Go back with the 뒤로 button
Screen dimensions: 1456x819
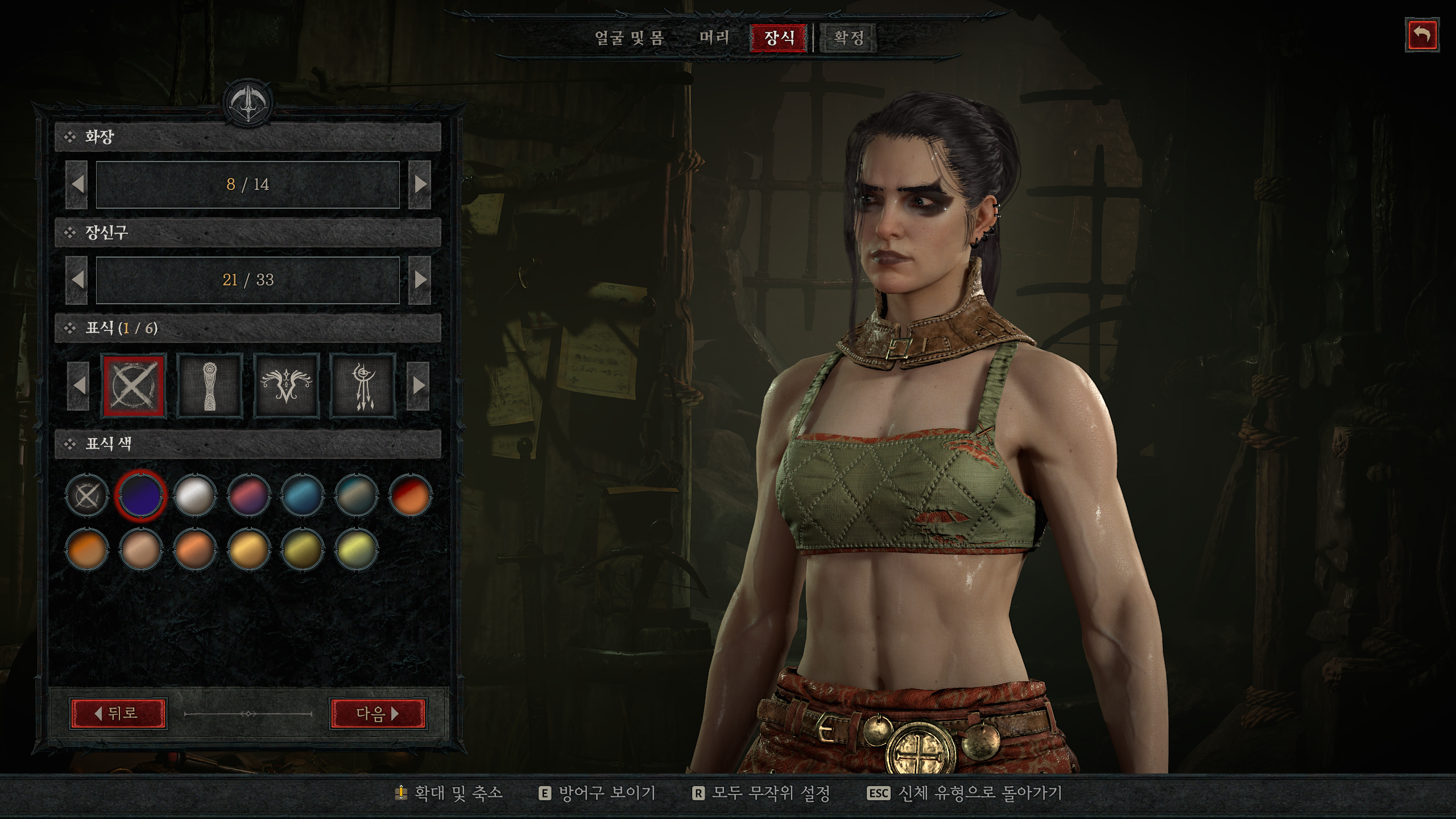119,713
